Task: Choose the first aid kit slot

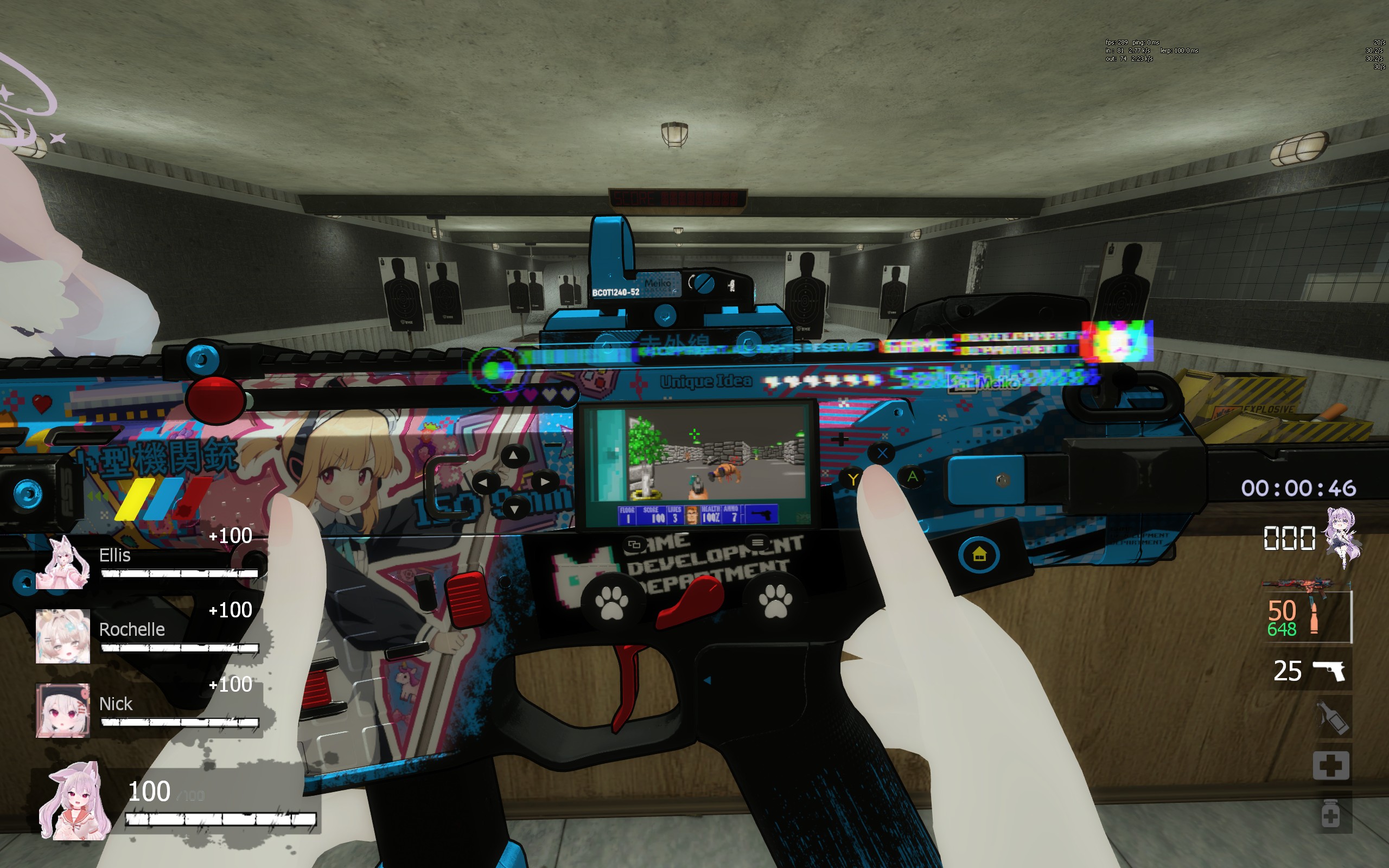Action: point(1330,765)
